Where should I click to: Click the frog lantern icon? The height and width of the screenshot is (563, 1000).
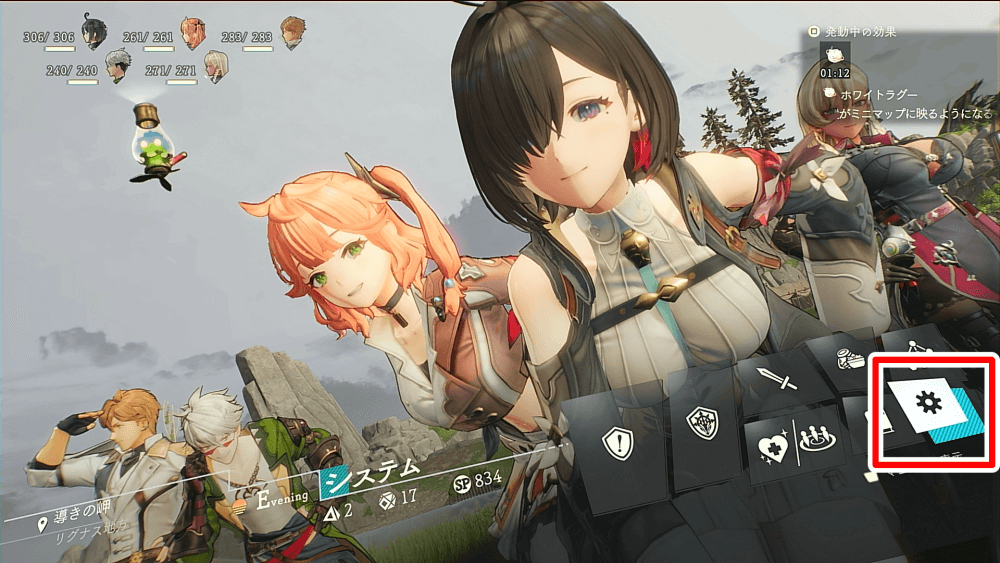tap(153, 145)
